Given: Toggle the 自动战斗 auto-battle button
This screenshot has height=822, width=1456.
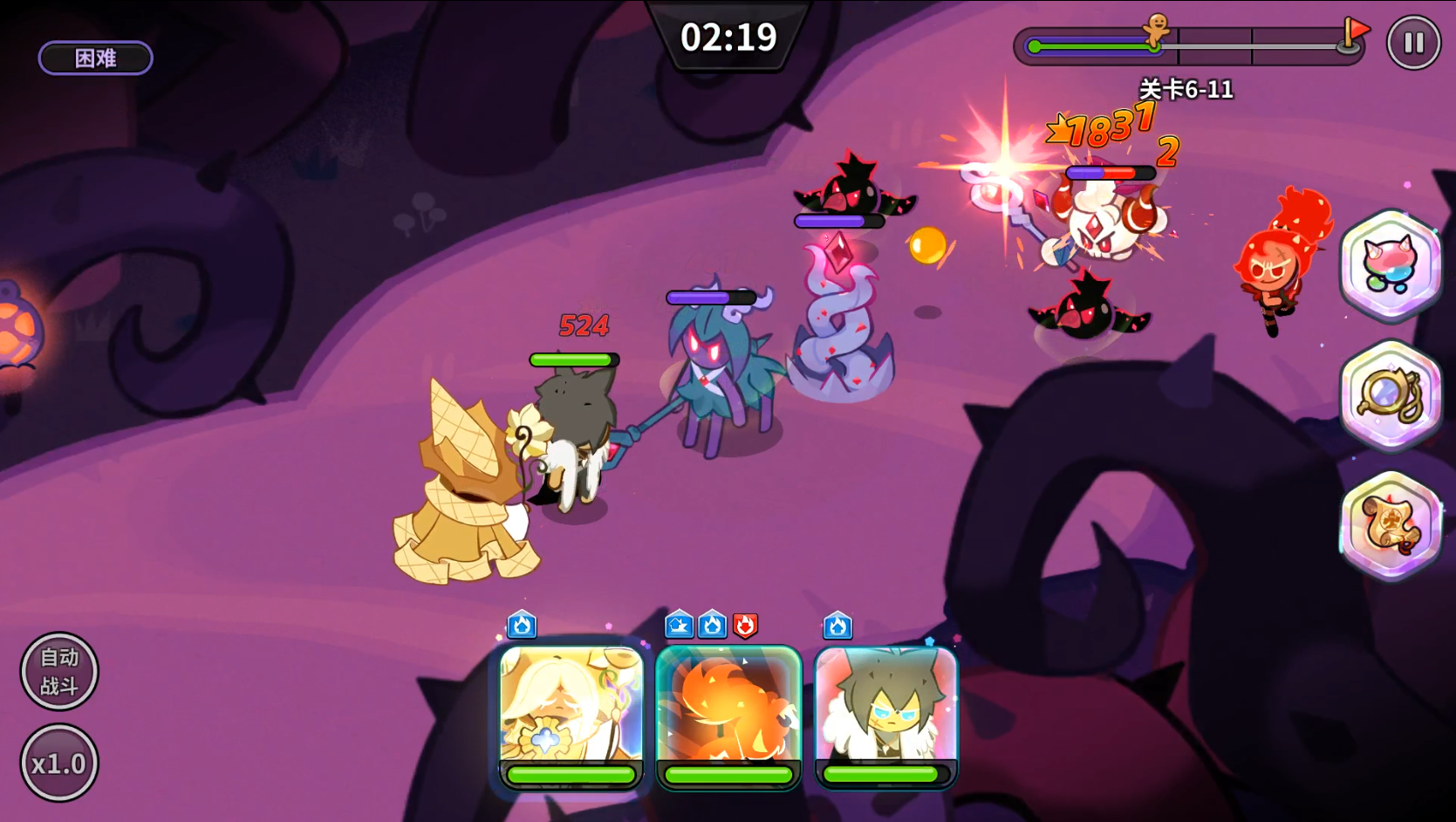Looking at the screenshot, I should click(59, 671).
